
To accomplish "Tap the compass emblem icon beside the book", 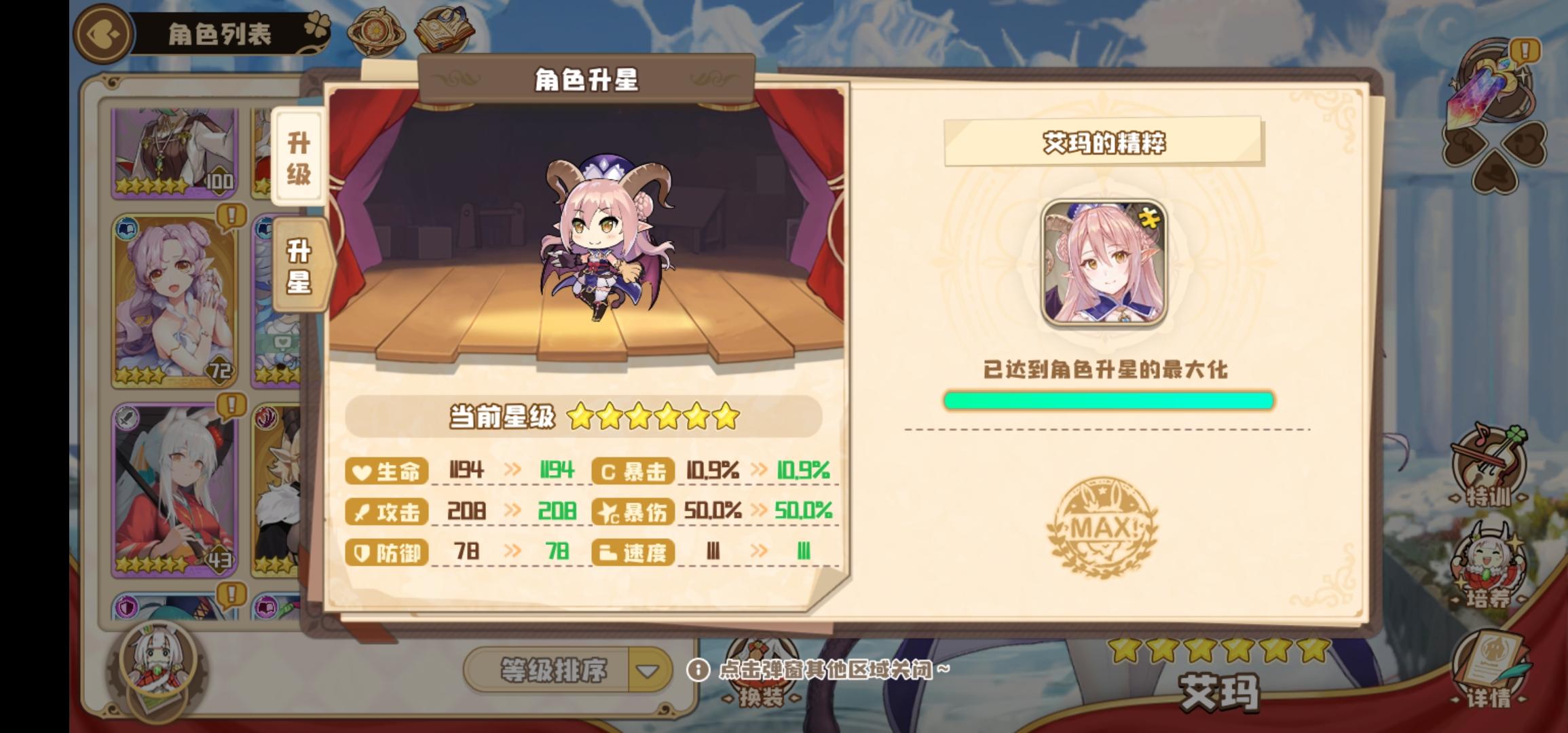I will pyautogui.click(x=375, y=31).
